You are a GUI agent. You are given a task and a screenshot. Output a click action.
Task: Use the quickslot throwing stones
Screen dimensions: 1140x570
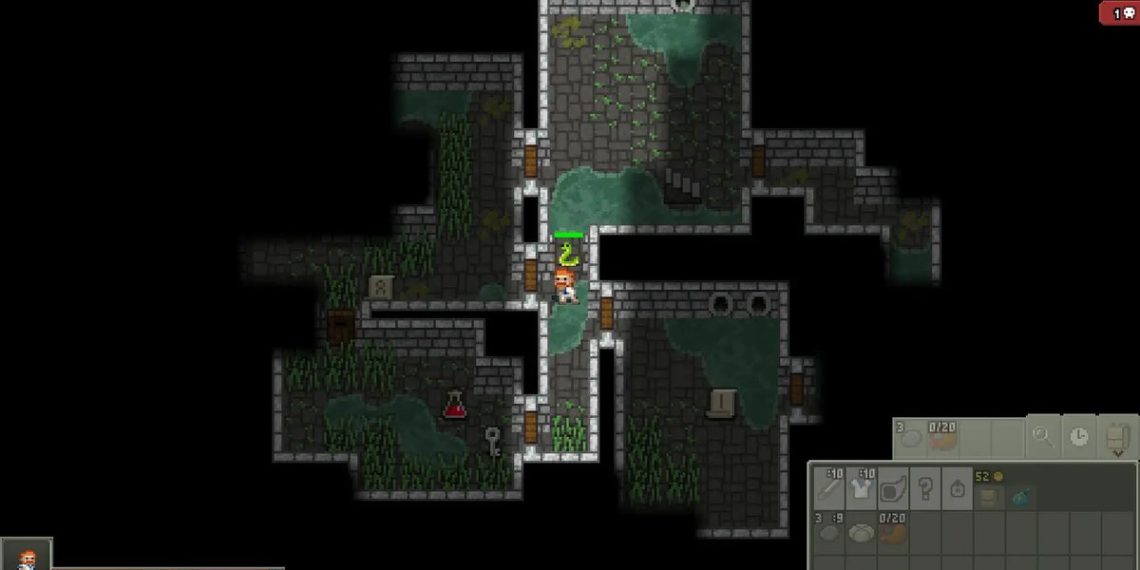pos(910,437)
